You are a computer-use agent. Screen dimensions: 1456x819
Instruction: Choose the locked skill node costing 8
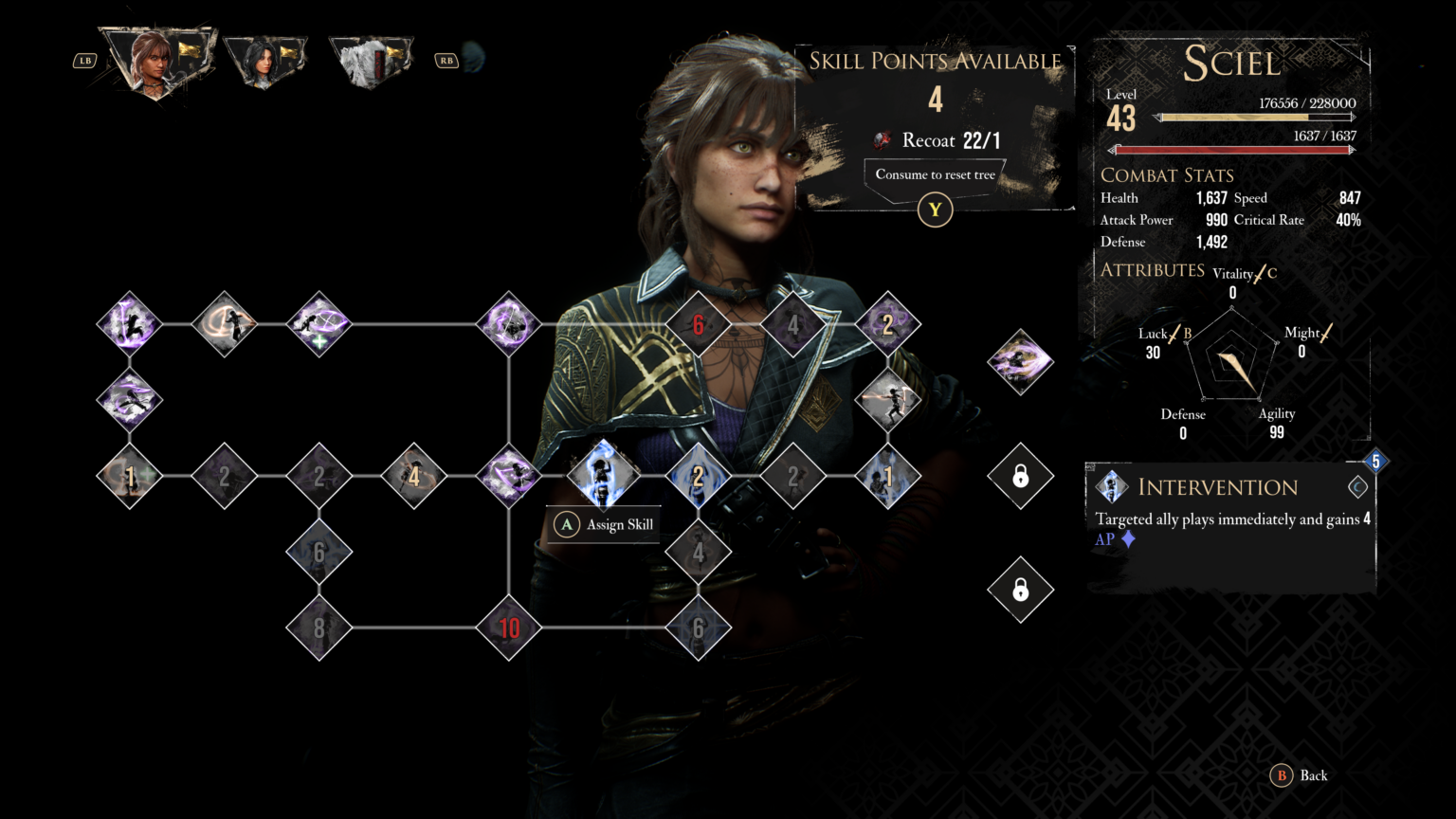tap(319, 628)
